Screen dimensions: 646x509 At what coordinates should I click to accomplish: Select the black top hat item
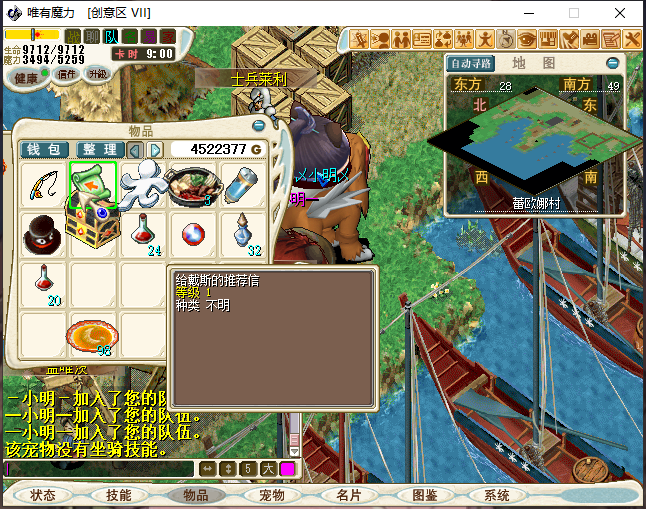point(44,234)
